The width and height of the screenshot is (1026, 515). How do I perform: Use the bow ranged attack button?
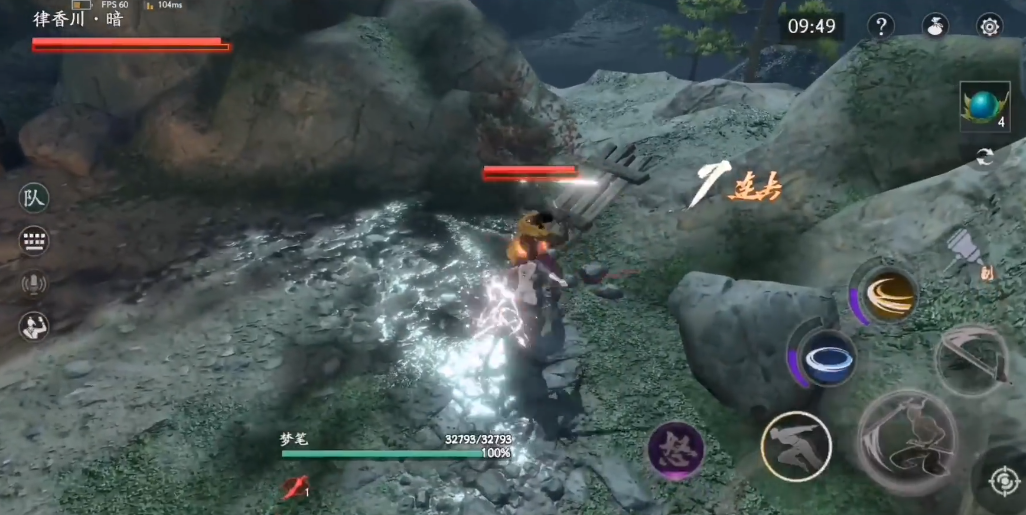click(x=972, y=360)
